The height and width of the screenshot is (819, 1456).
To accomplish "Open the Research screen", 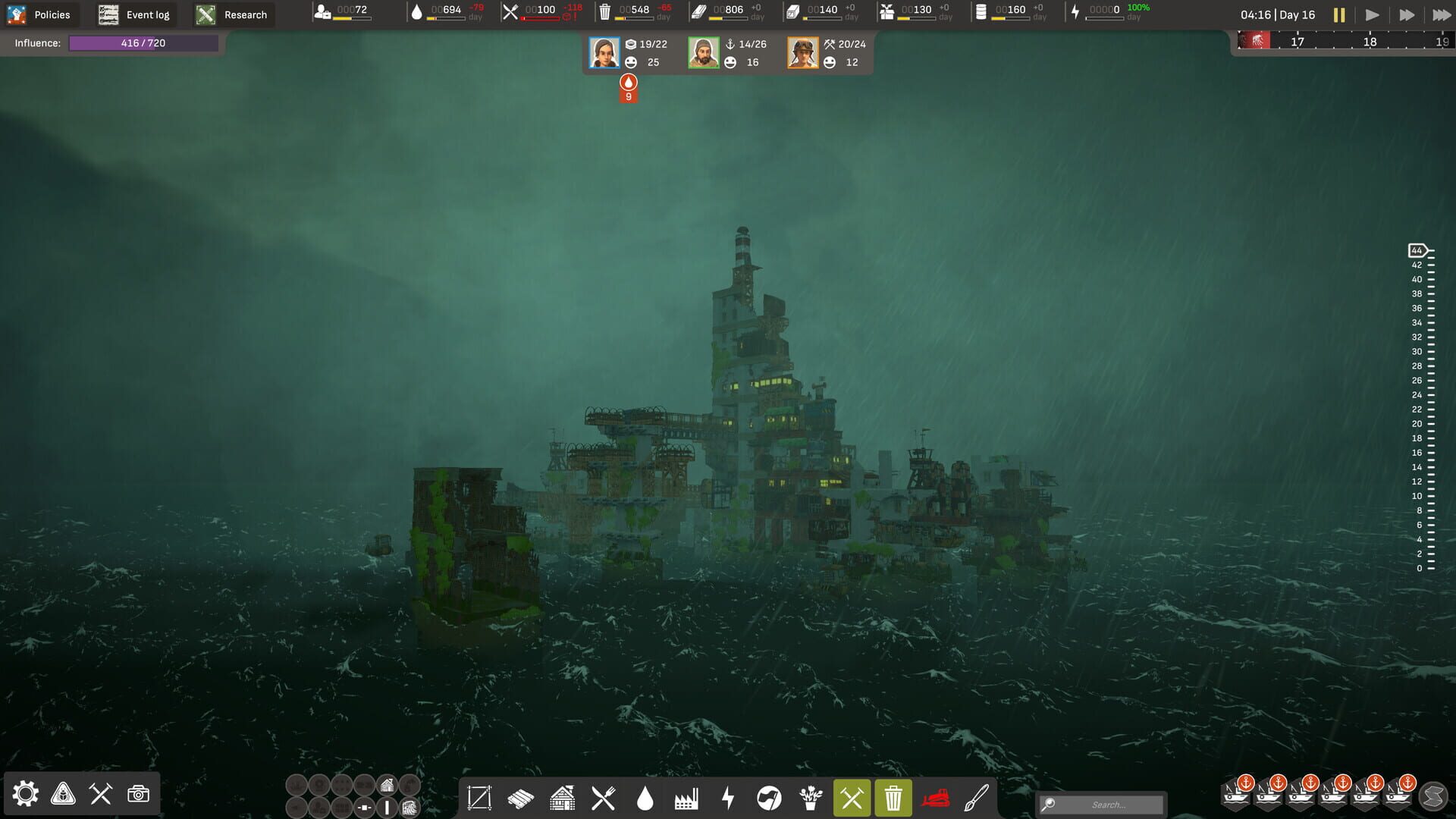I will coord(233,14).
